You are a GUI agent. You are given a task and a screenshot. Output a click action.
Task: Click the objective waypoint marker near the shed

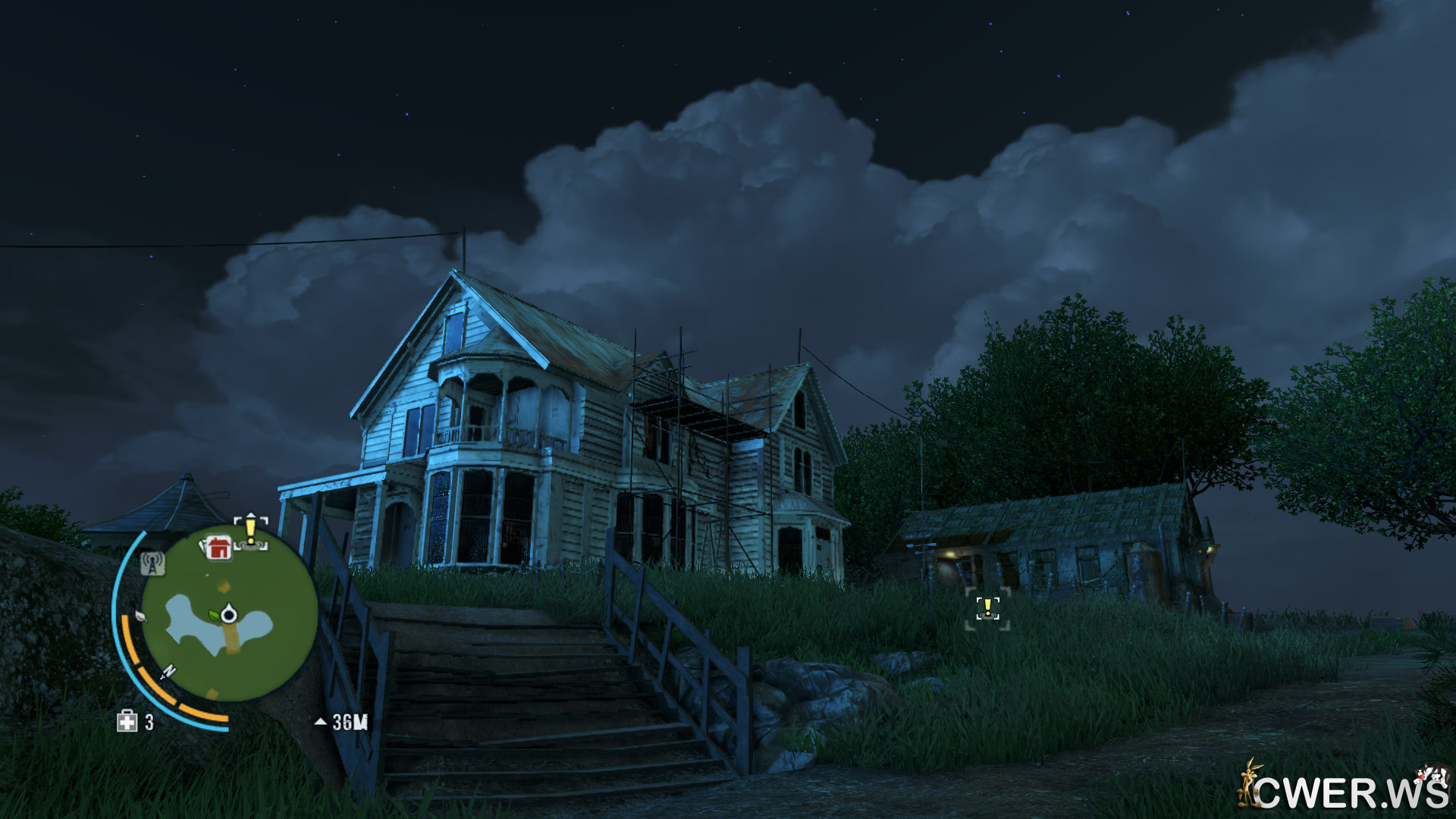(987, 608)
